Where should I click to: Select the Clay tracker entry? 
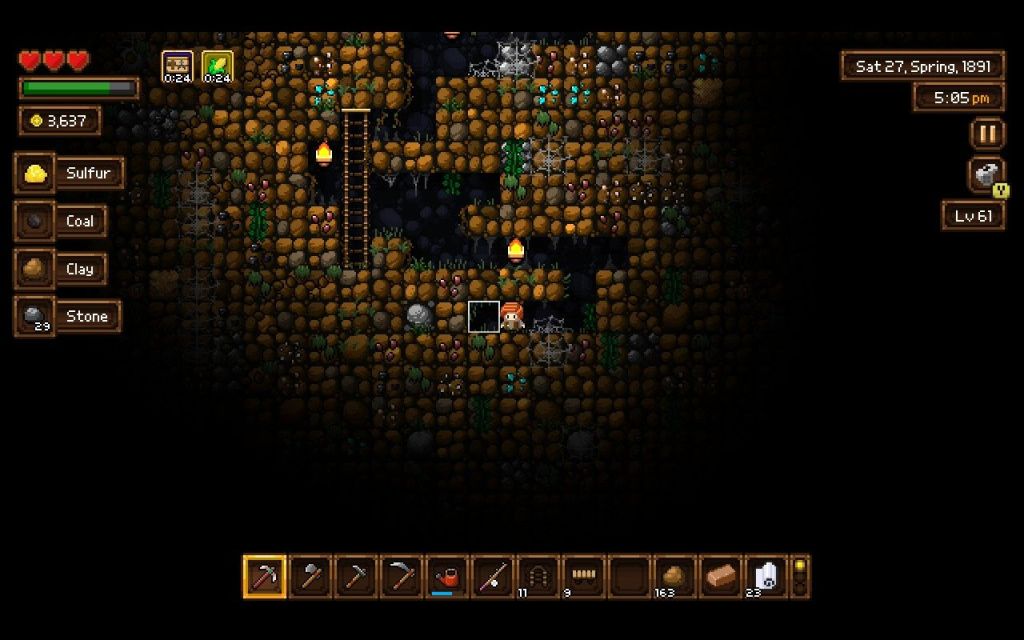[68, 269]
